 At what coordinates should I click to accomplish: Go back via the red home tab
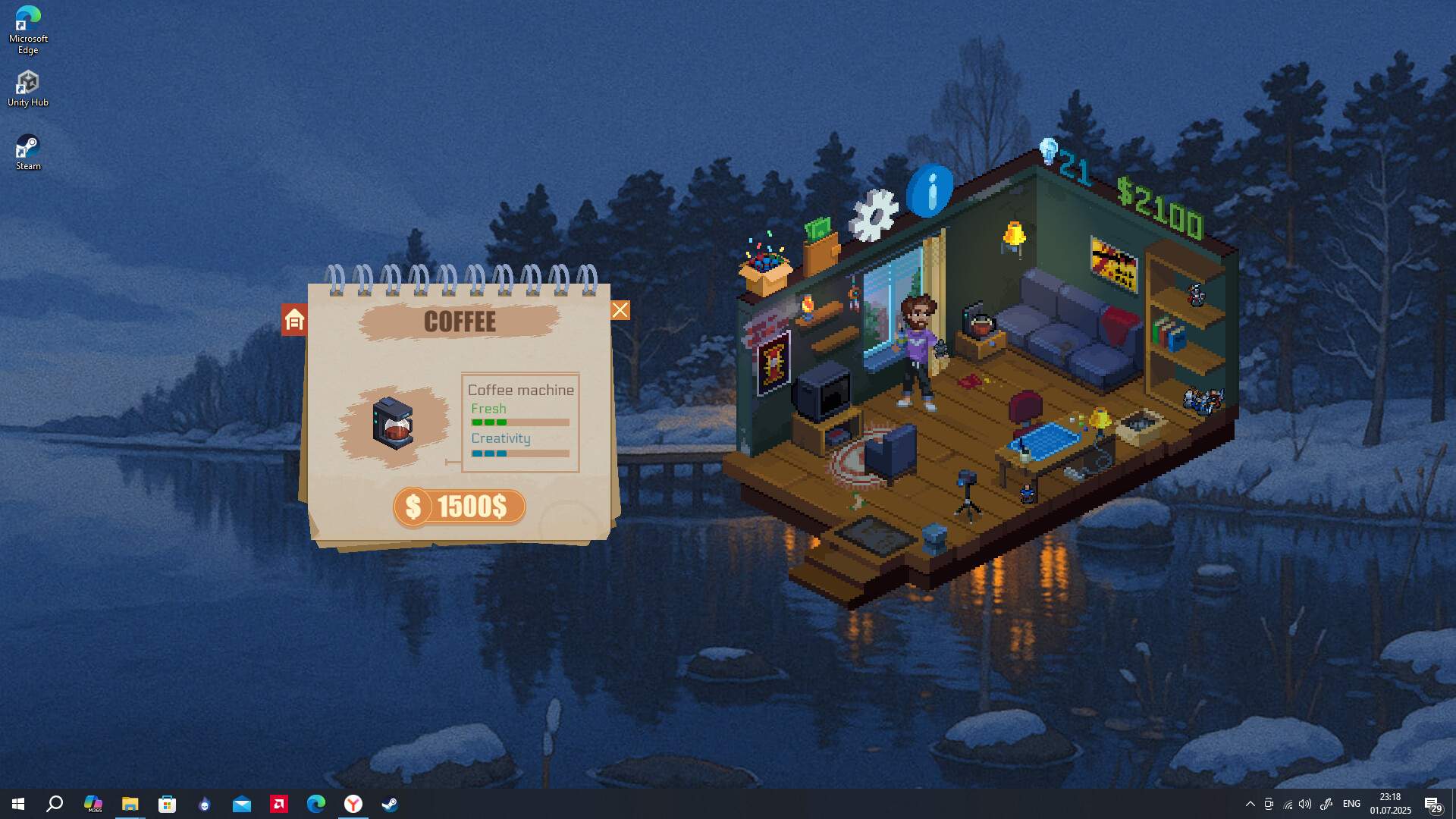point(294,320)
